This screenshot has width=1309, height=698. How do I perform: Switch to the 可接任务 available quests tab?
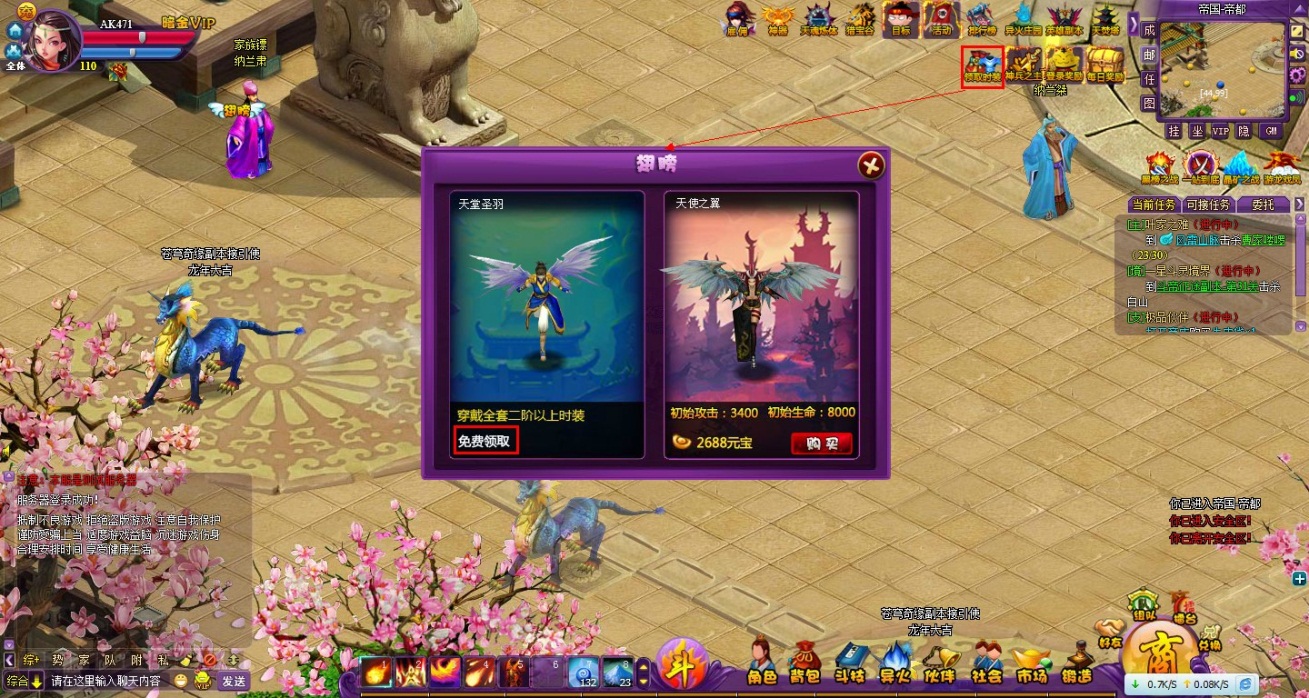(x=1208, y=205)
